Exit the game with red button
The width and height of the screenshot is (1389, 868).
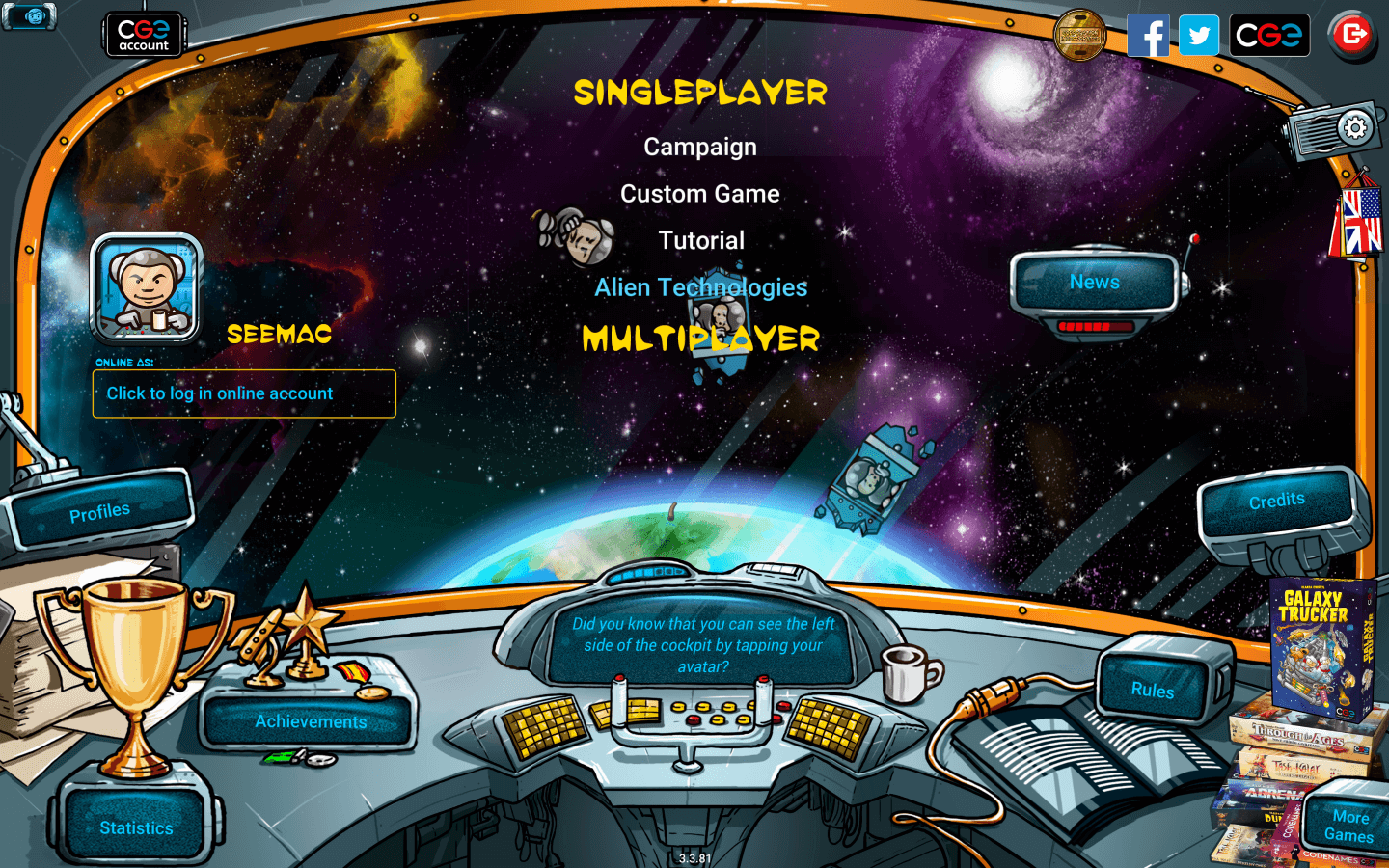click(1352, 36)
